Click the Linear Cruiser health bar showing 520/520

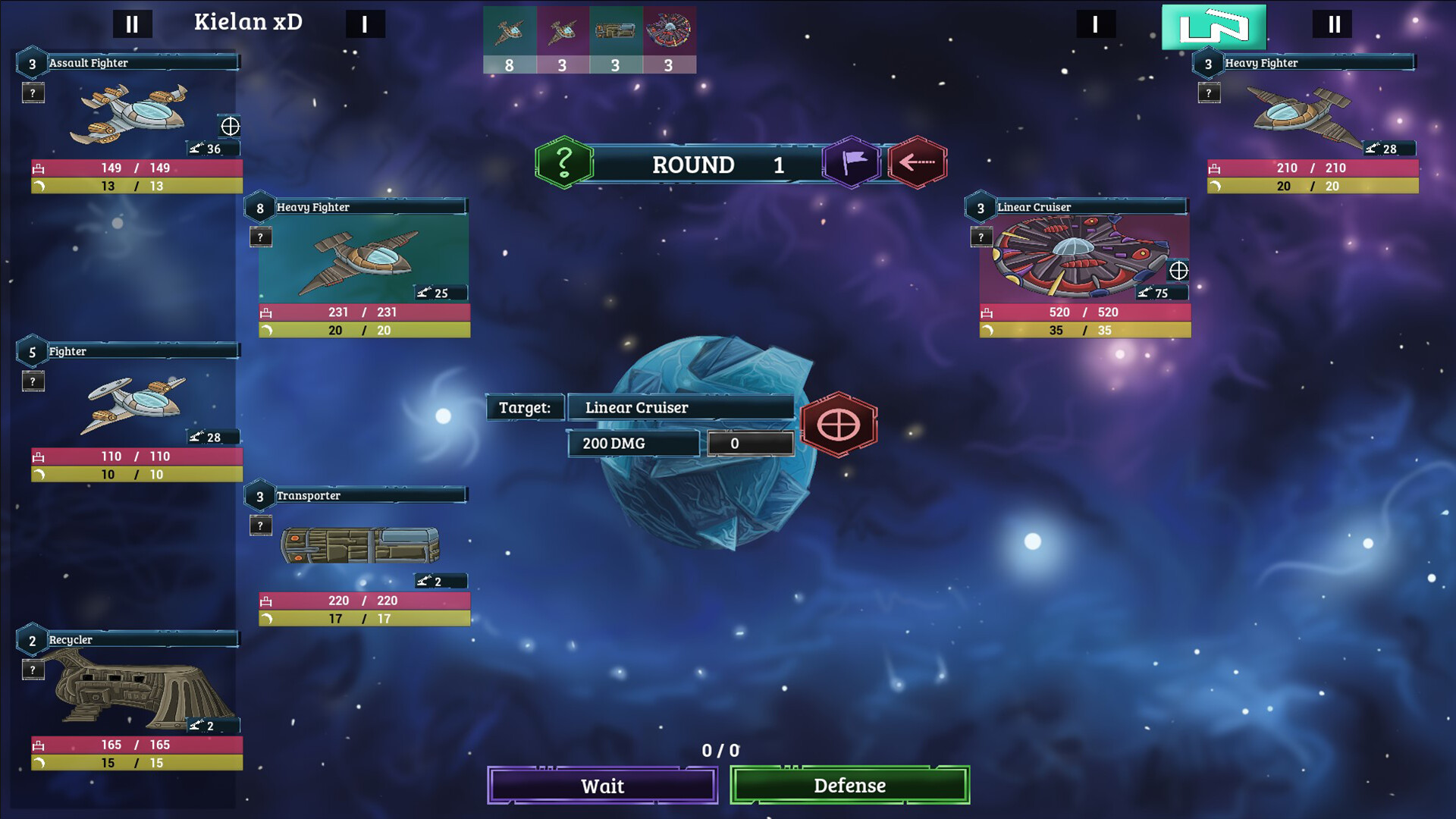(x=1084, y=312)
